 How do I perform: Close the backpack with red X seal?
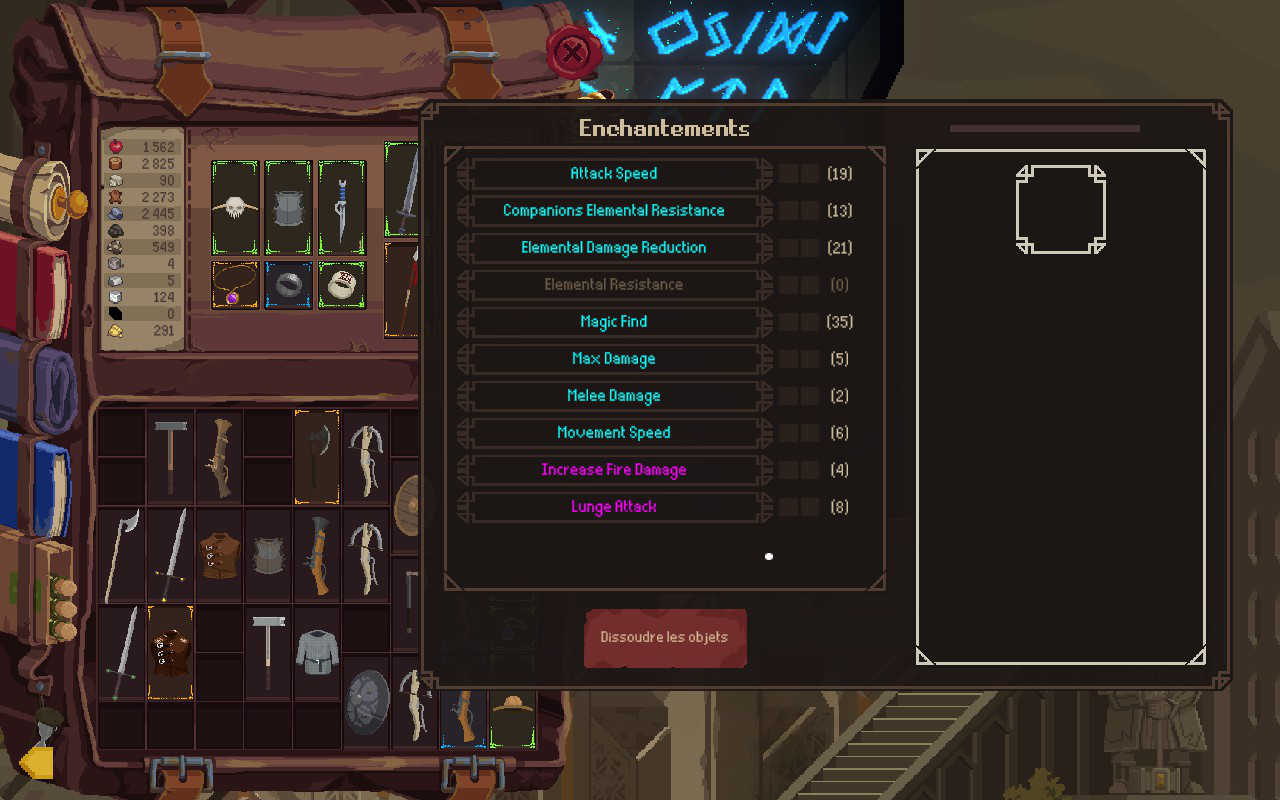572,52
